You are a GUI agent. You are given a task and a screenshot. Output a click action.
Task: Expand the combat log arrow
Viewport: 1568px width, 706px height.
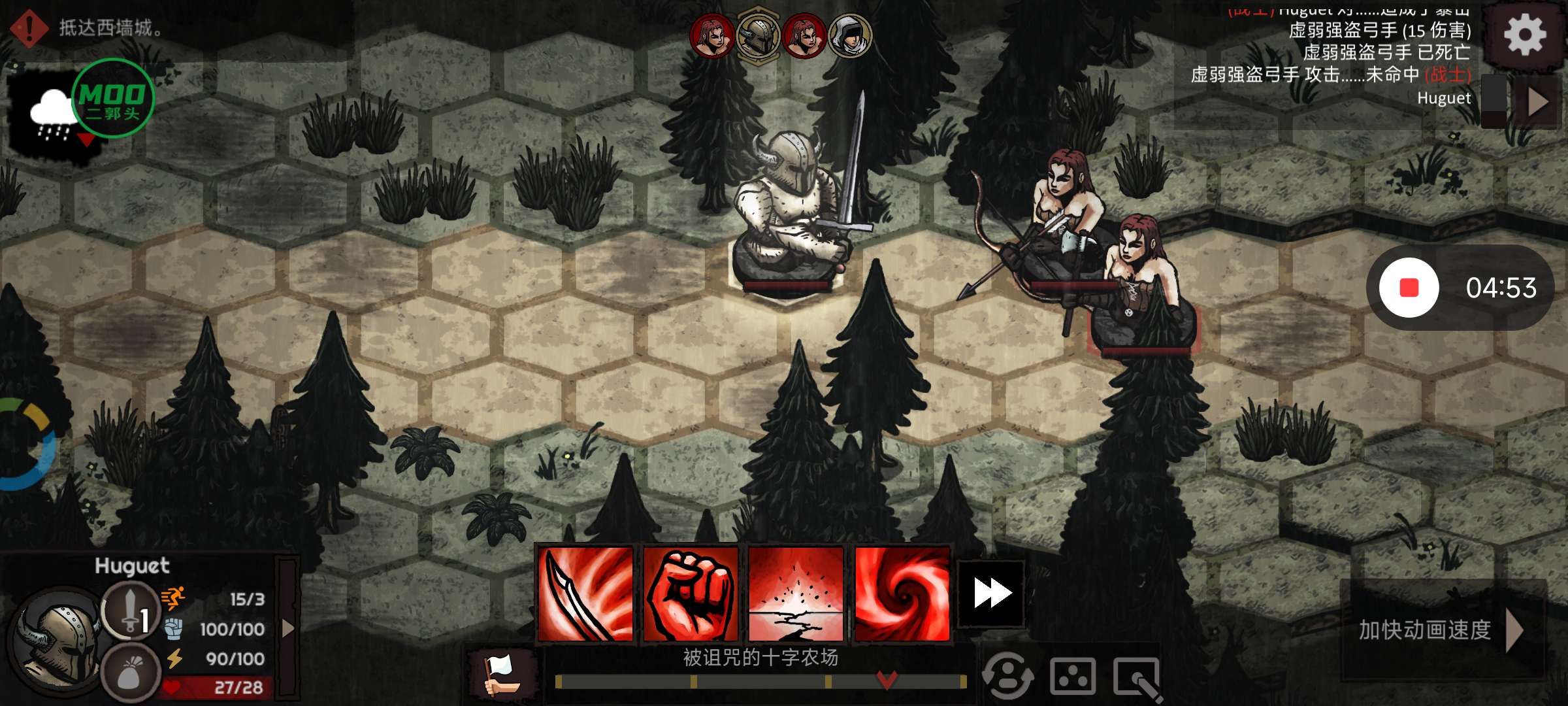[1538, 101]
